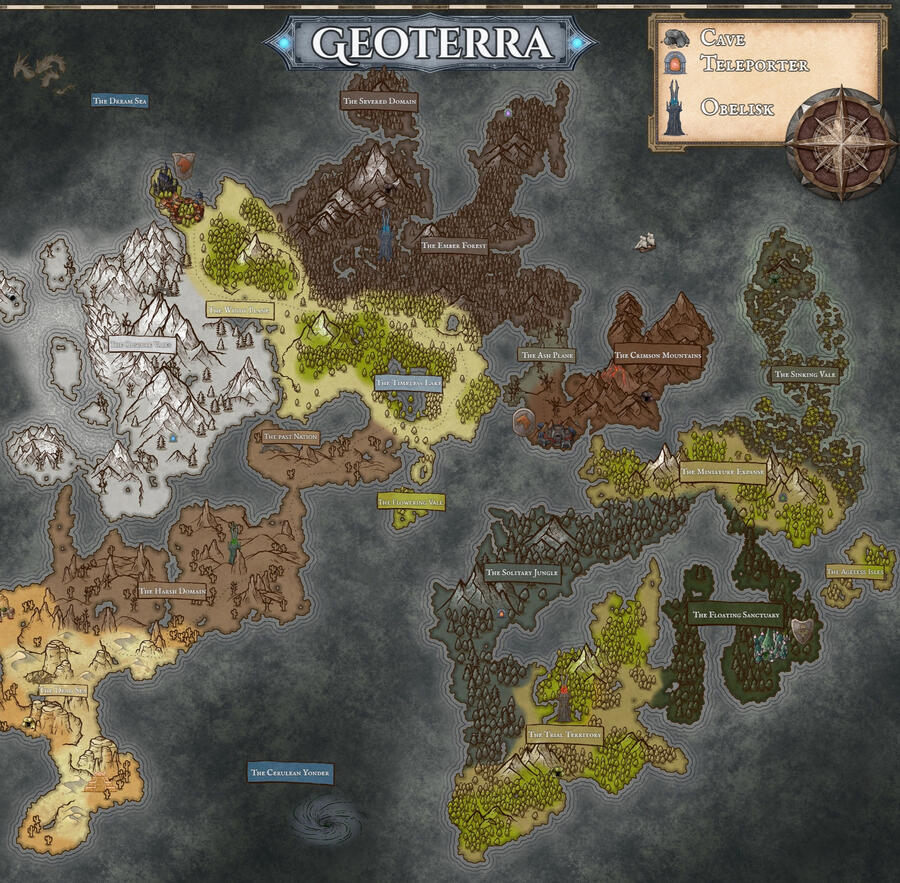This screenshot has height=883, width=900.
Task: Open The Severed Domain region label
Action: 379,101
